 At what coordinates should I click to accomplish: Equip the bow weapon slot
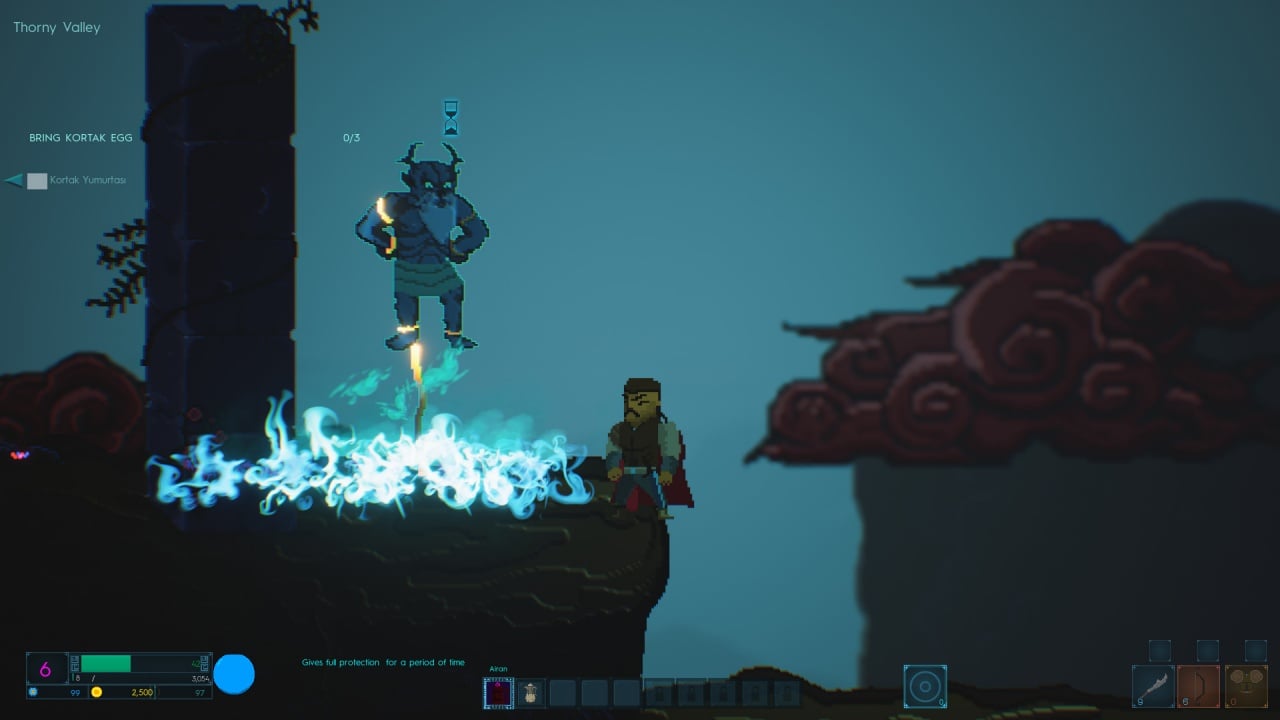coord(1199,686)
